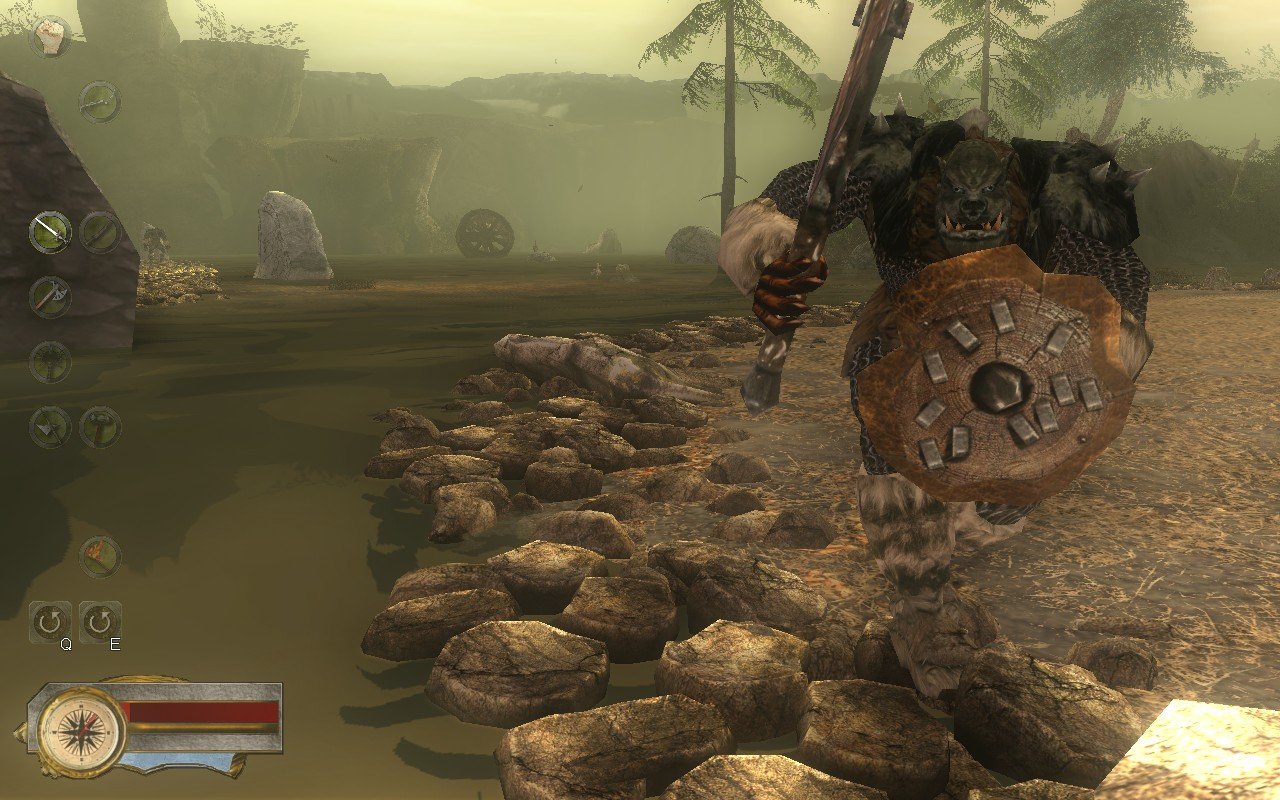The width and height of the screenshot is (1280, 800).
Task: Click the compass needle pointer
Action: 84,725
